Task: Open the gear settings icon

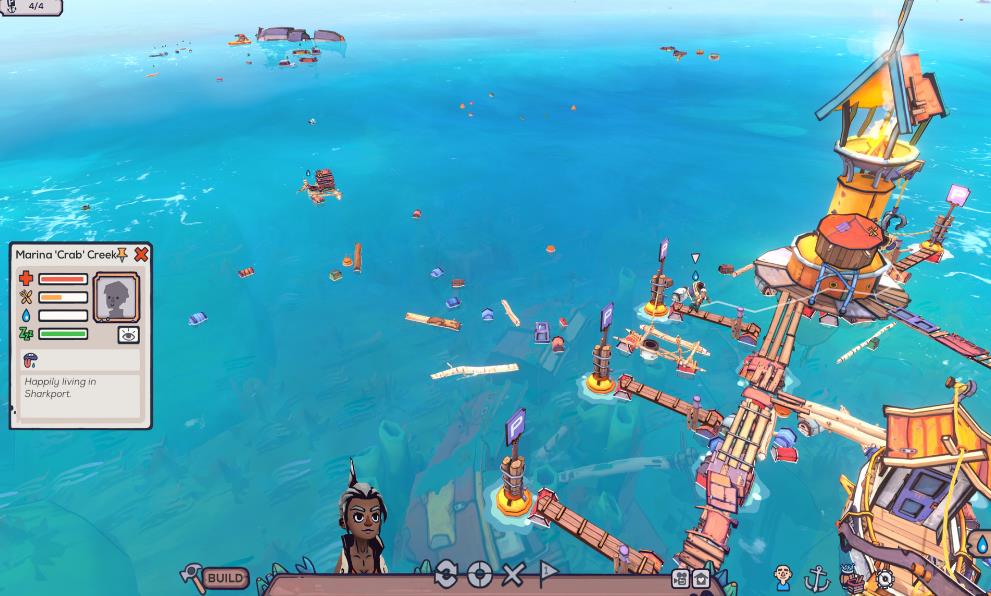Action: click(x=884, y=578)
